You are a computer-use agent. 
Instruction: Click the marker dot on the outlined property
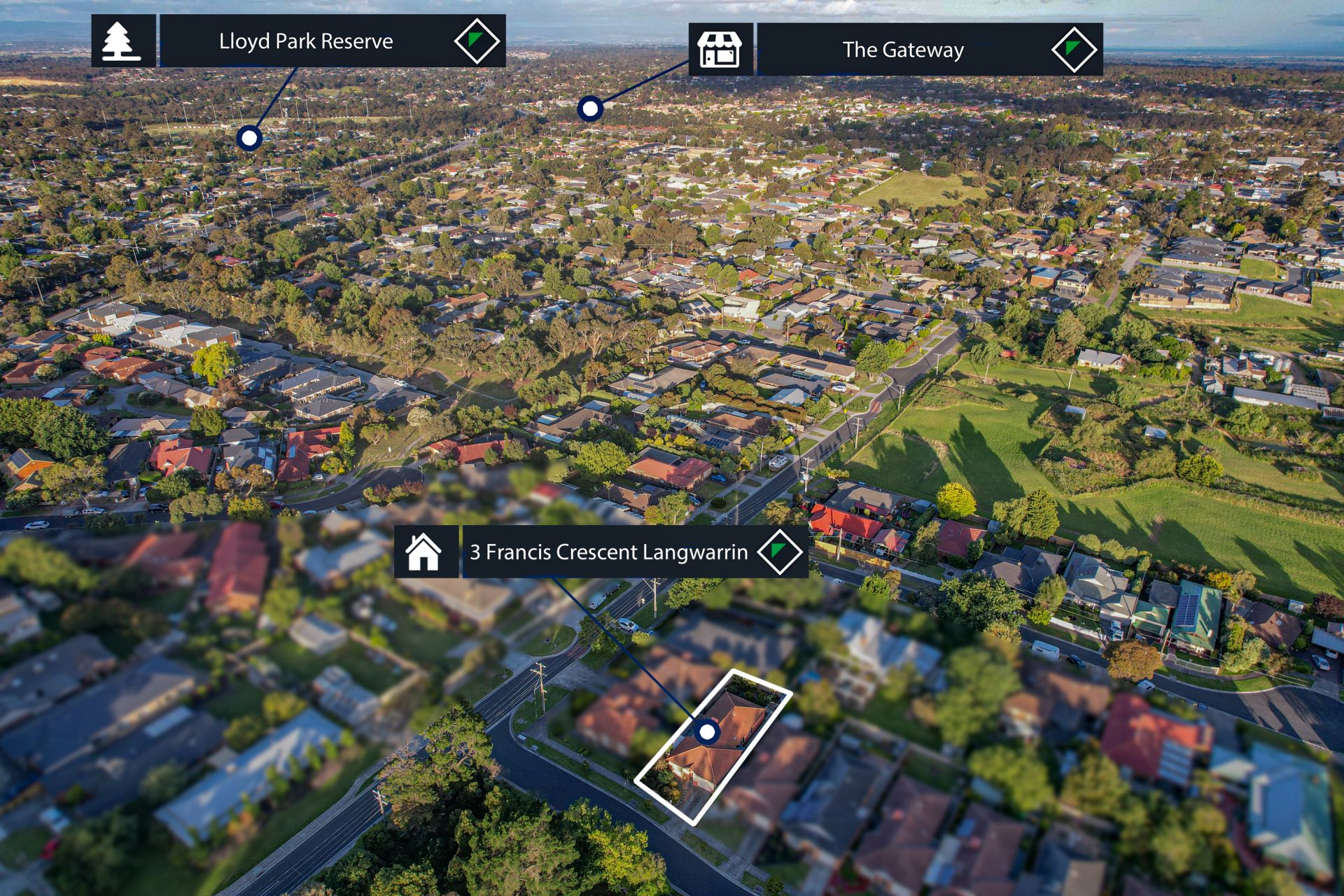point(708,732)
